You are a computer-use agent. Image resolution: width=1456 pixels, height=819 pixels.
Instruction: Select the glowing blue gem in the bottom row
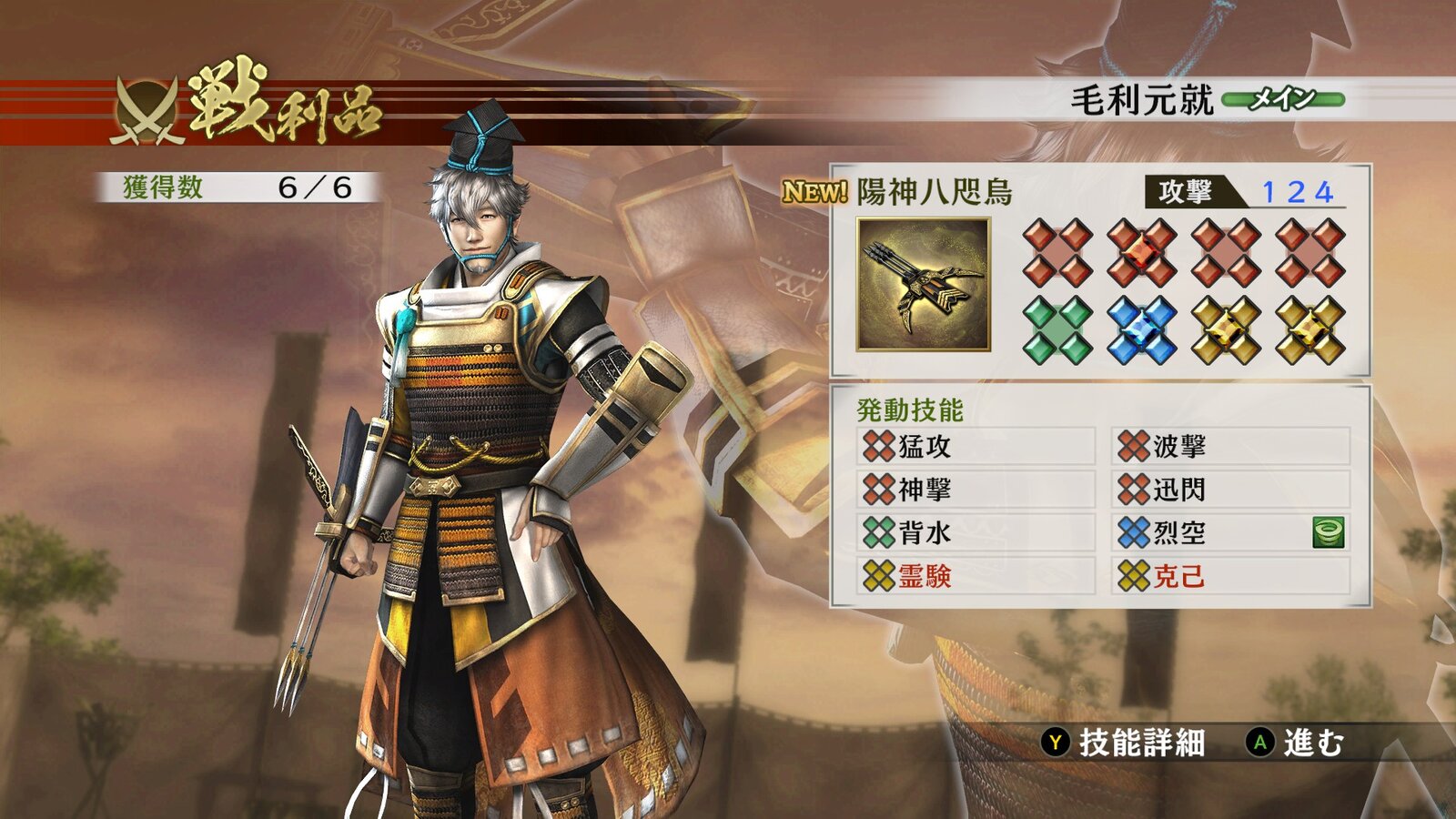pyautogui.click(x=1141, y=329)
